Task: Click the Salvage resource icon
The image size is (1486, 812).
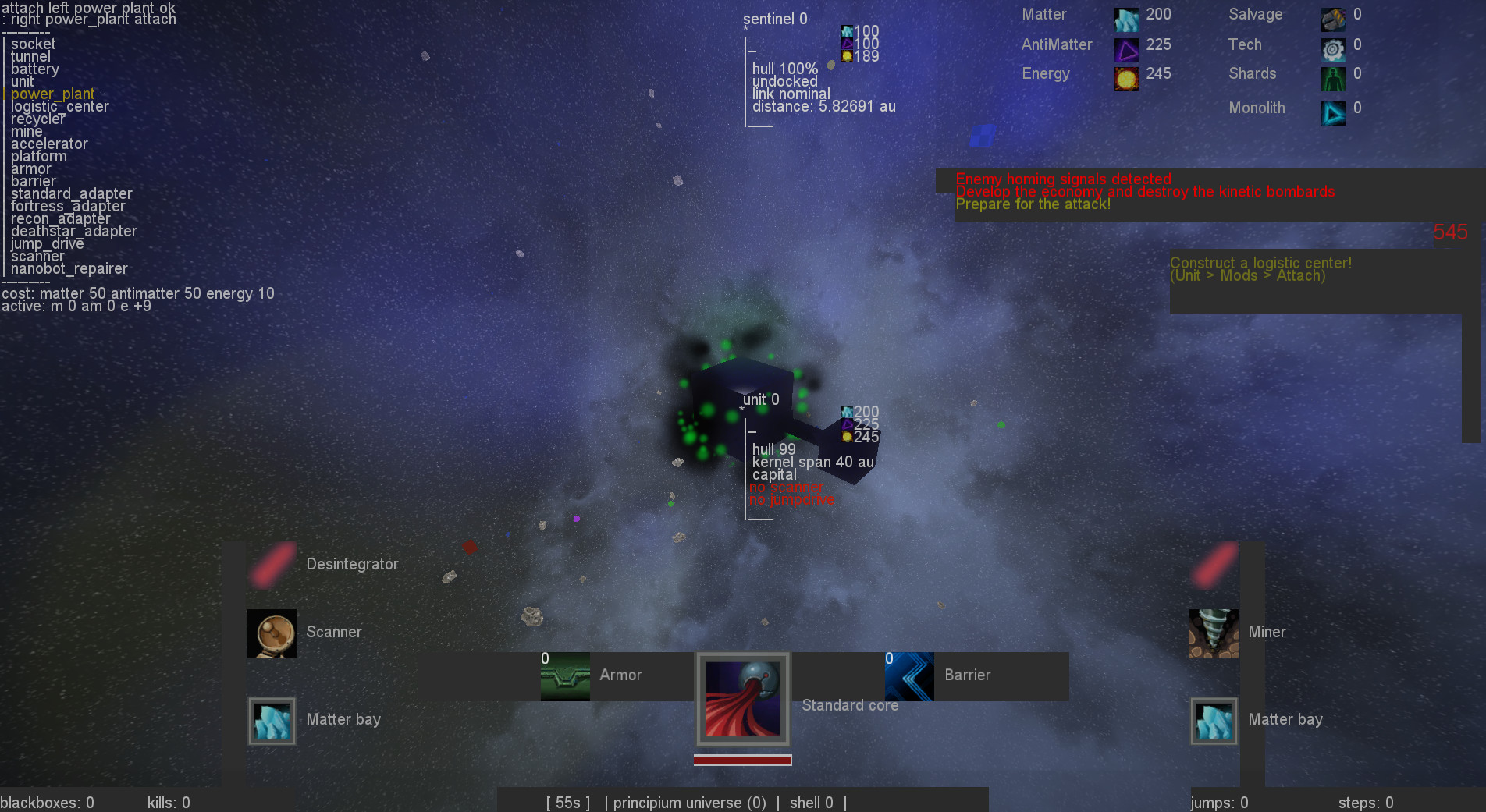Action: click(x=1332, y=18)
